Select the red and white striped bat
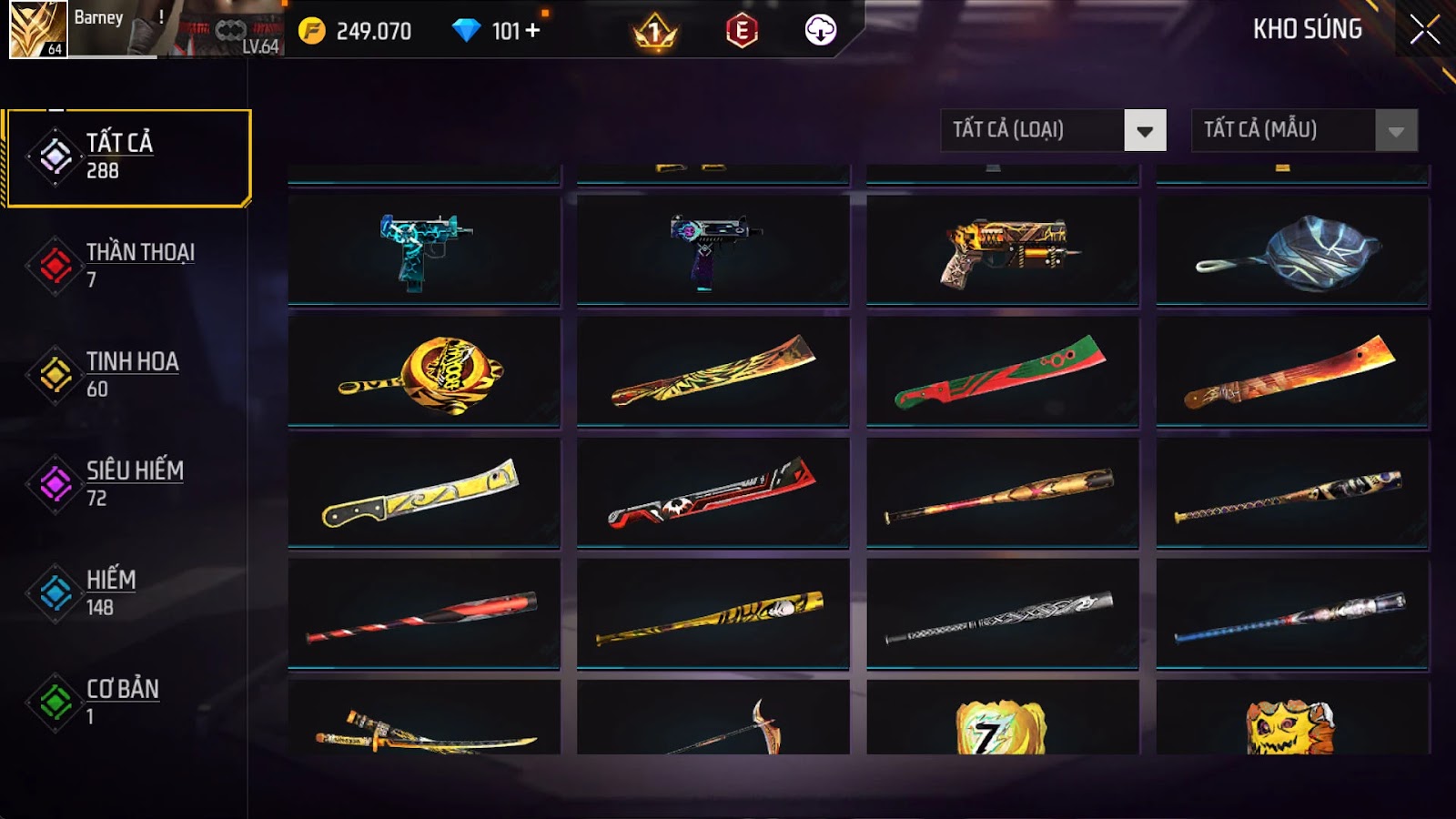This screenshot has height=819, width=1456. point(424,615)
